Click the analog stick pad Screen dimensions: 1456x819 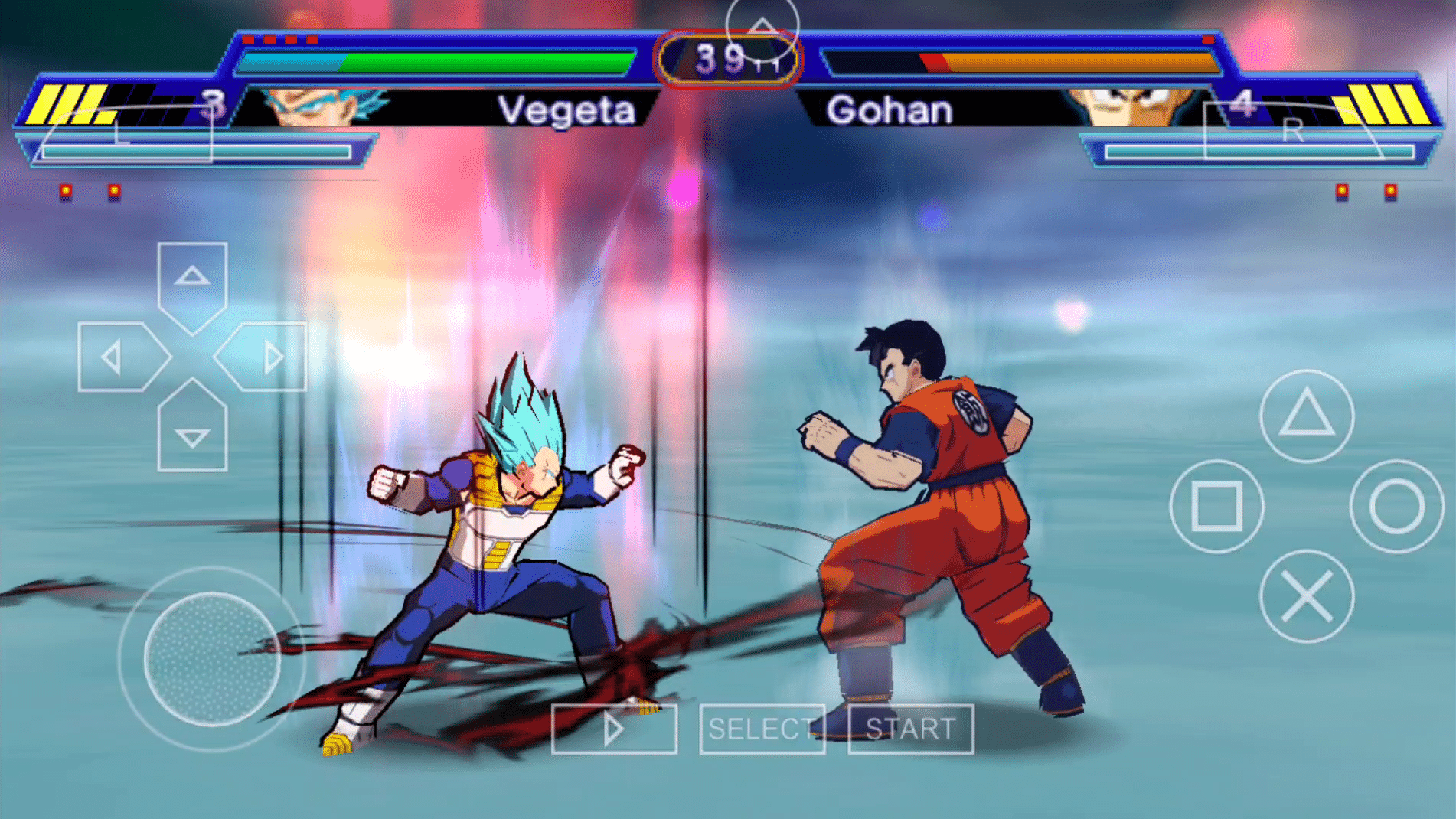point(212,658)
